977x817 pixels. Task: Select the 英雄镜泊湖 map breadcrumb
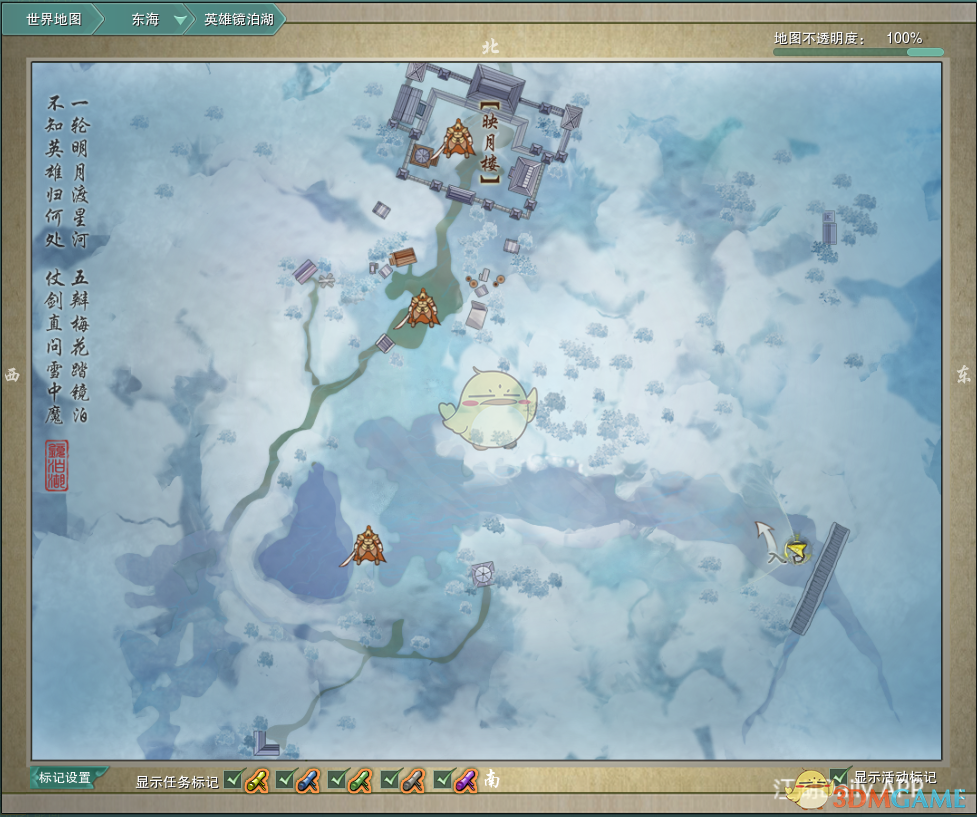click(238, 19)
